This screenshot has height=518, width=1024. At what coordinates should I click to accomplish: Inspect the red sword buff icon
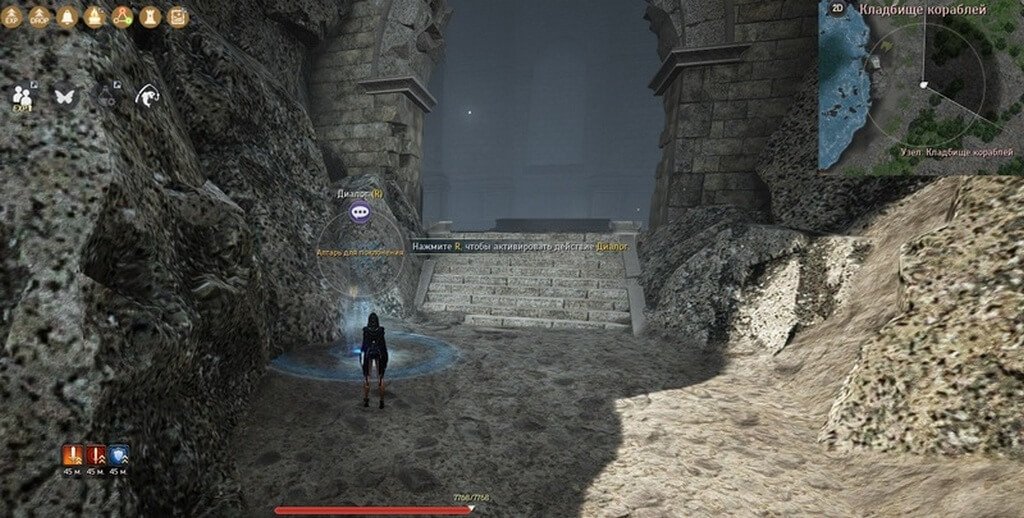[96, 455]
